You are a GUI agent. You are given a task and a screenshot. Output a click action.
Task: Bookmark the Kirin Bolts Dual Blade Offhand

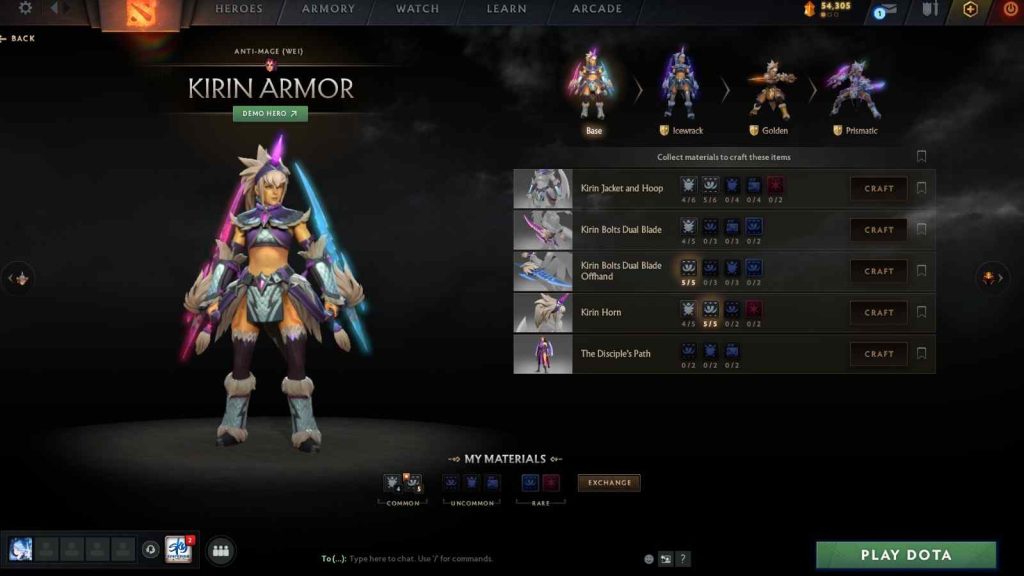click(921, 271)
